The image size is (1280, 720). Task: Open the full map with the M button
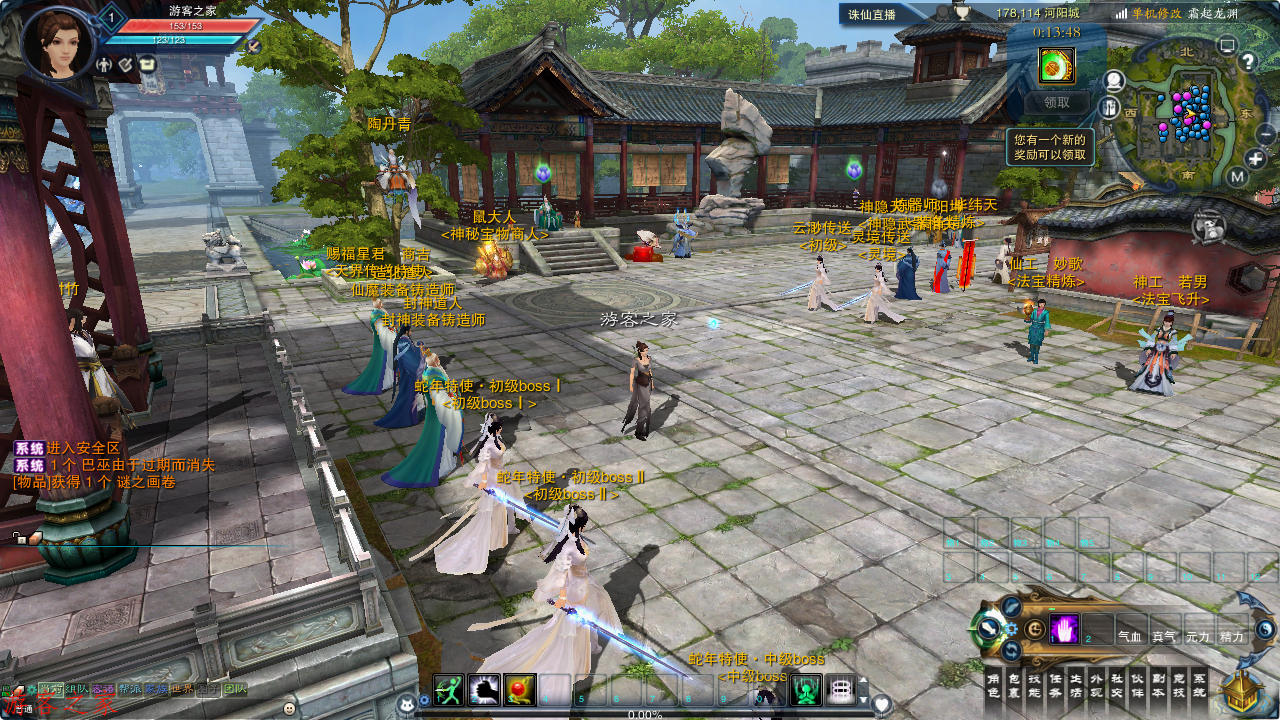tap(1237, 178)
